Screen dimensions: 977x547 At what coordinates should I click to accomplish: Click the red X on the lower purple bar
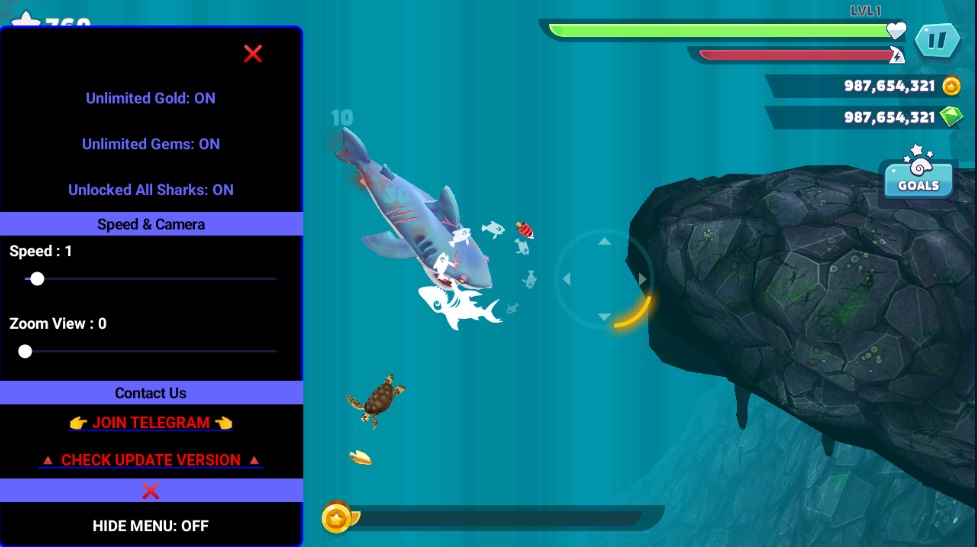click(x=151, y=491)
